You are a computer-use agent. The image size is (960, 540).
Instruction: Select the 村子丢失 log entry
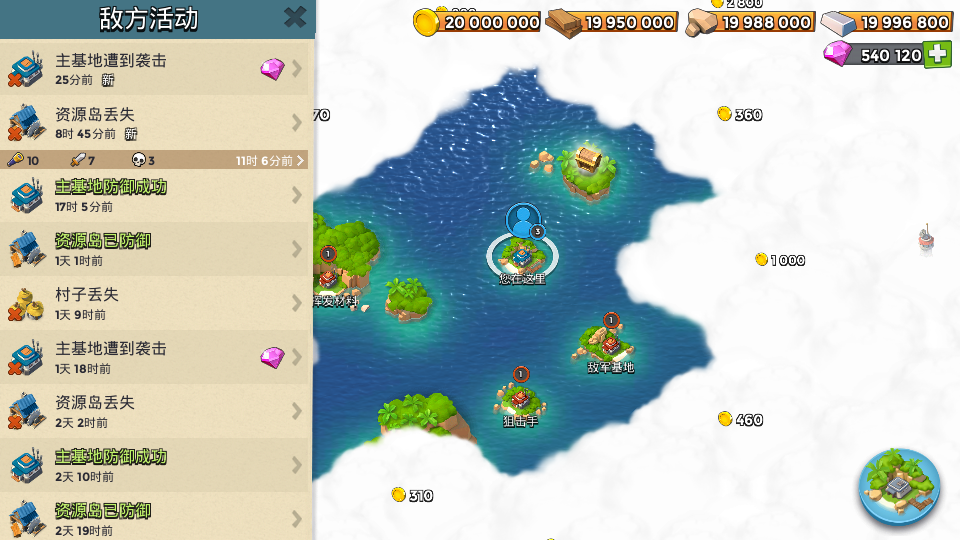(x=155, y=303)
